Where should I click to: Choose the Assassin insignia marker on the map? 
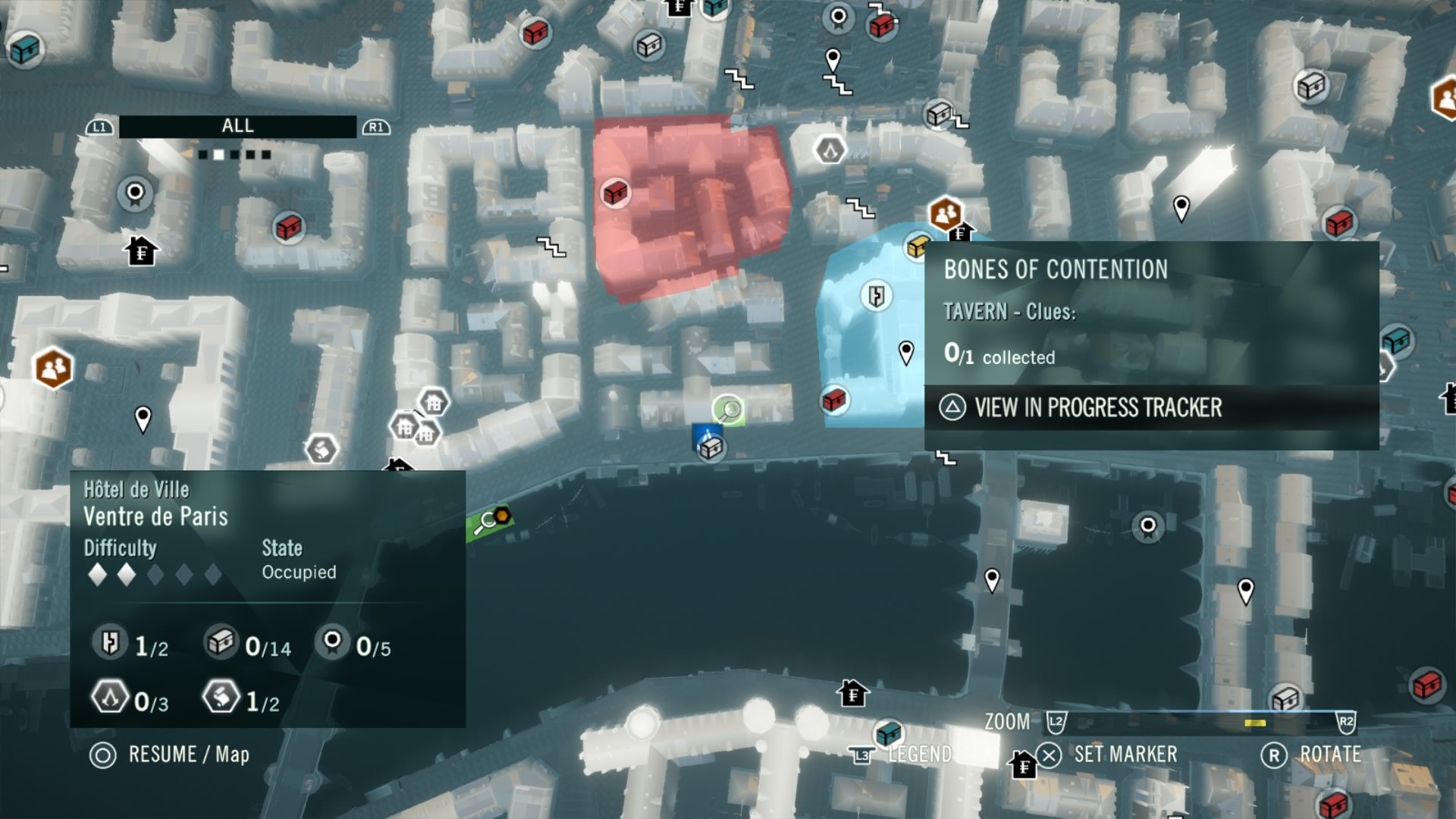click(830, 149)
